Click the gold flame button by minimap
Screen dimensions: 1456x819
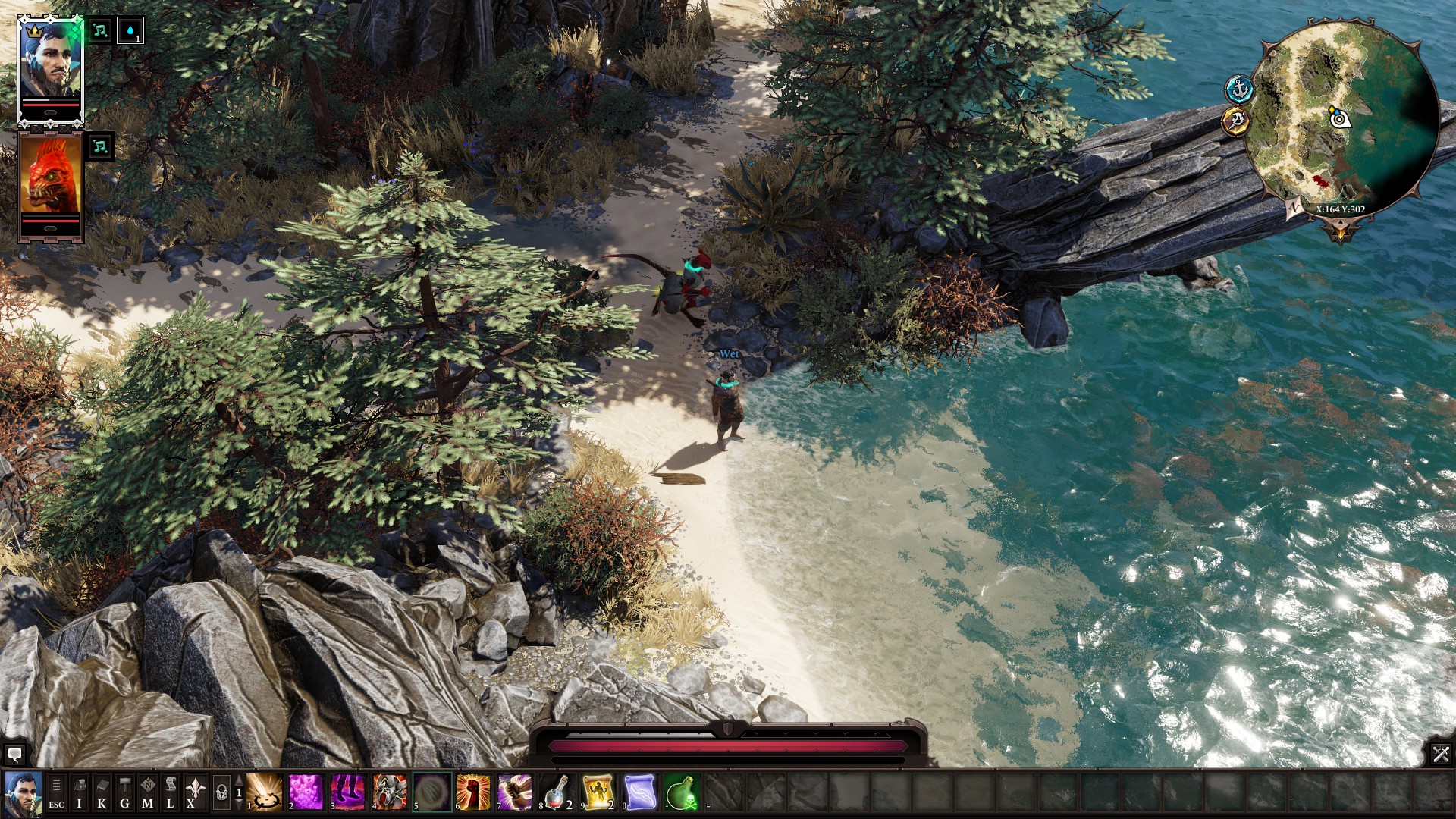(x=1235, y=121)
